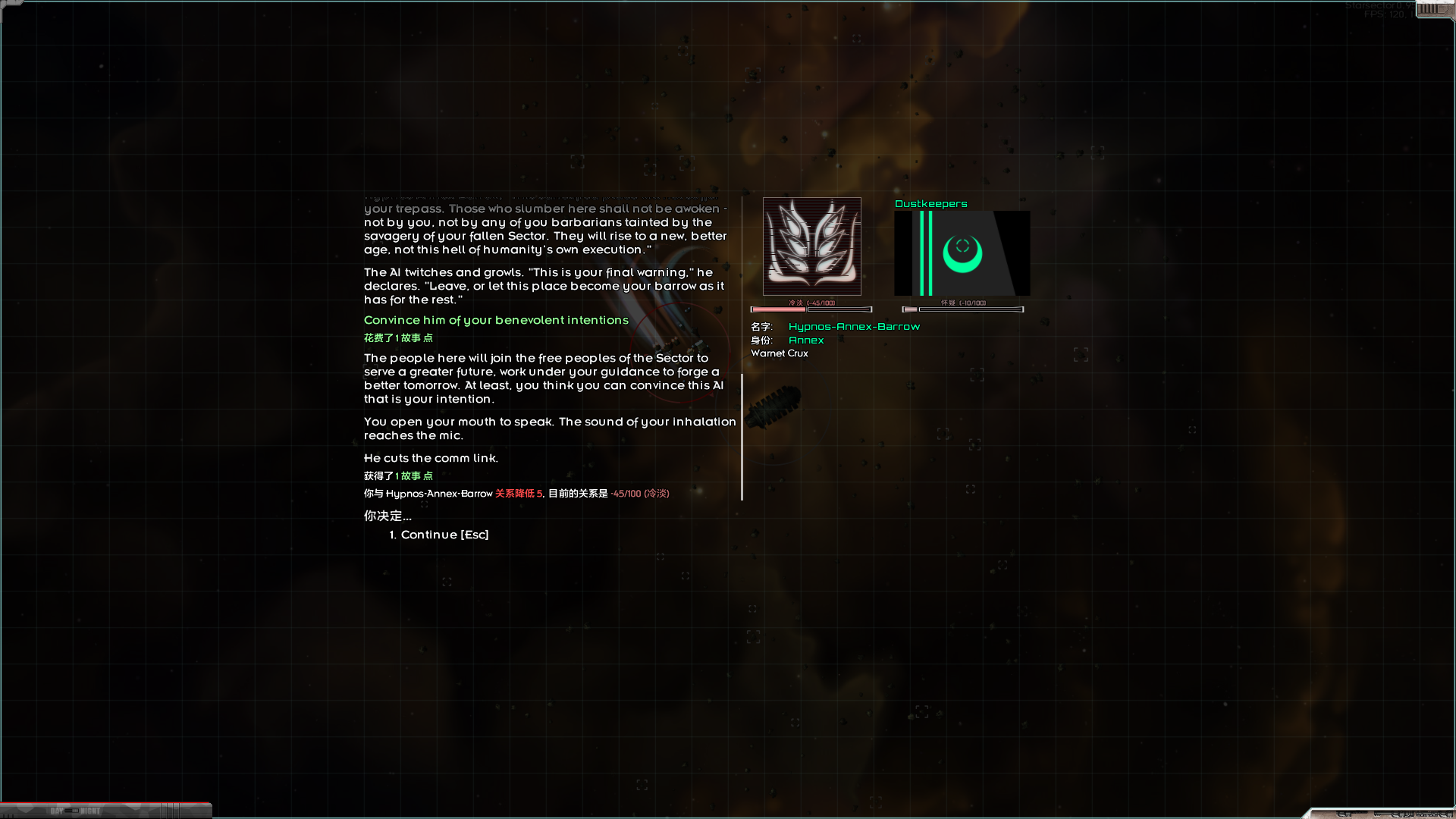Click the red 冷淡 relationship progress bar

777,309
